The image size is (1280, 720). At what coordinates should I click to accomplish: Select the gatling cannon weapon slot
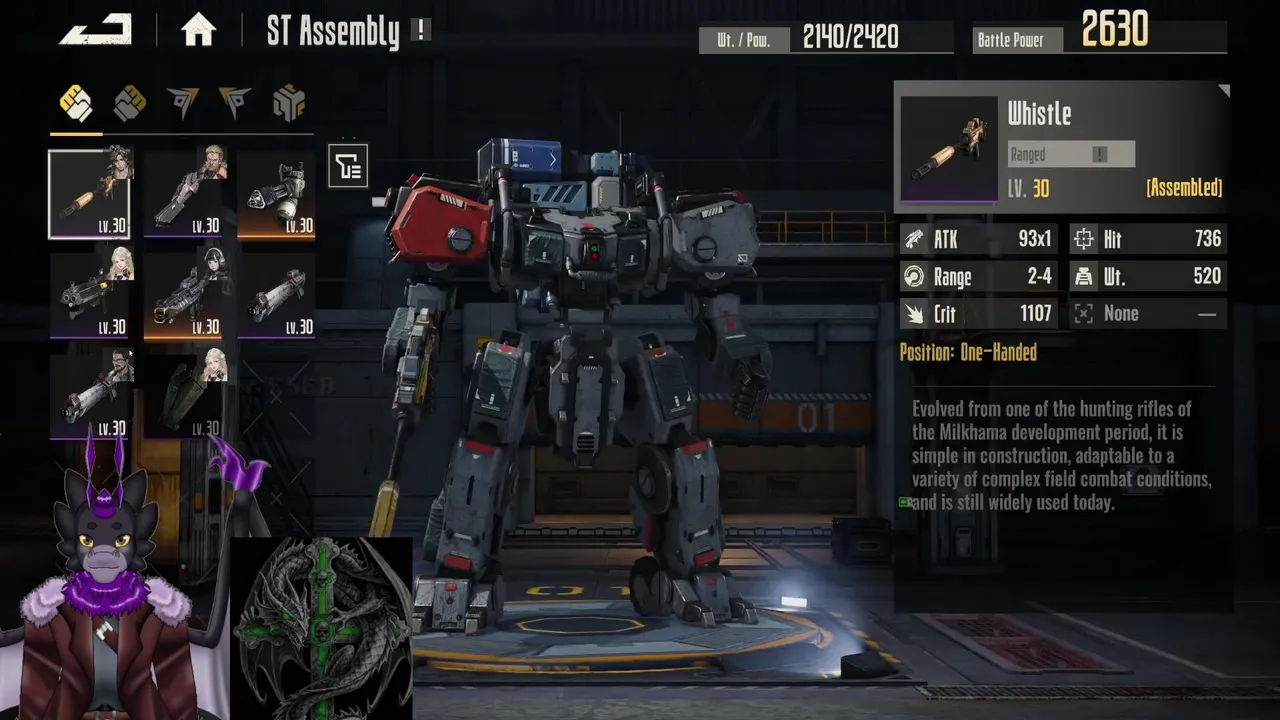(277, 194)
